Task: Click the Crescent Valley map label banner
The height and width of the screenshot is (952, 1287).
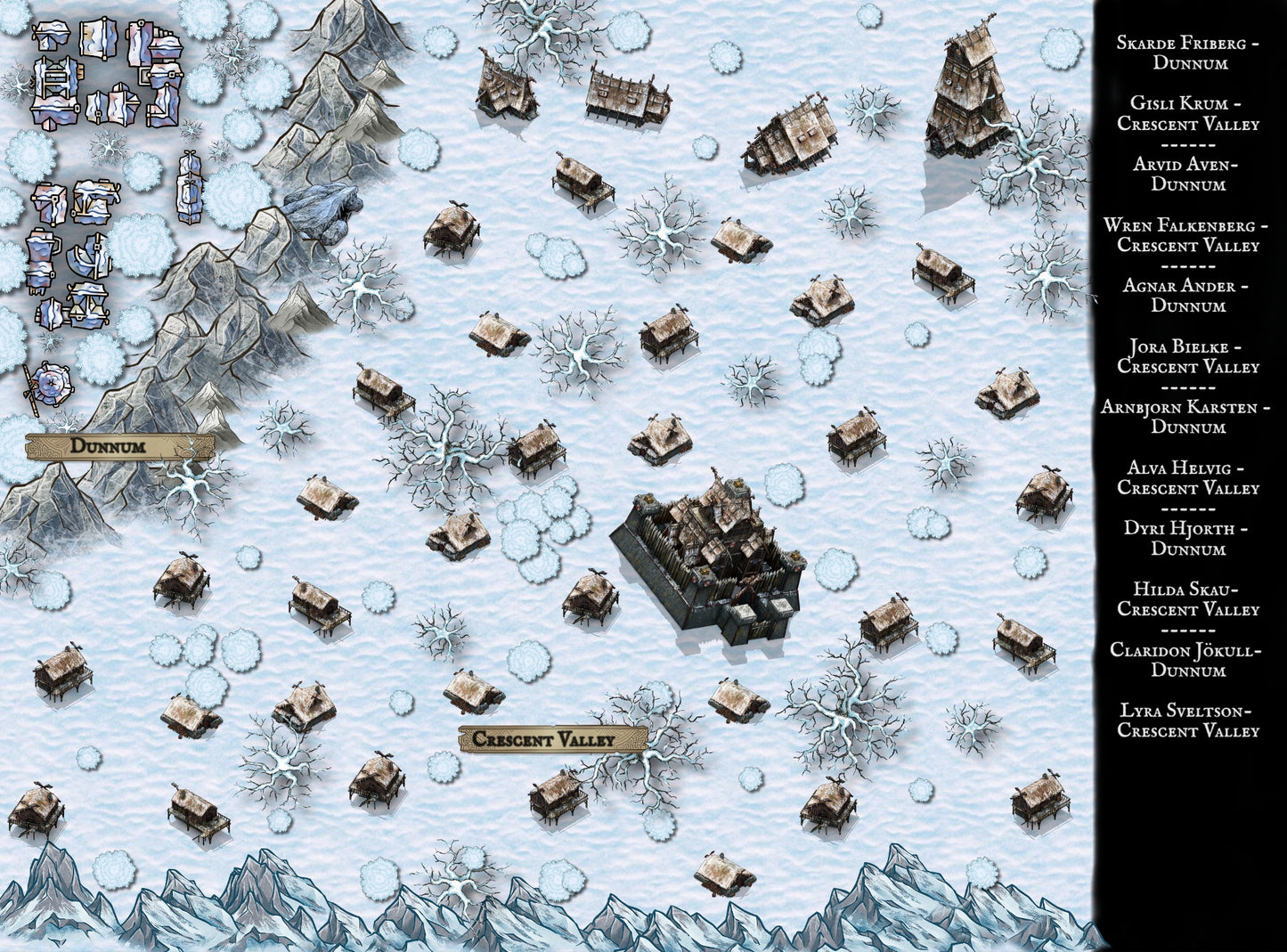Action: [x=552, y=739]
